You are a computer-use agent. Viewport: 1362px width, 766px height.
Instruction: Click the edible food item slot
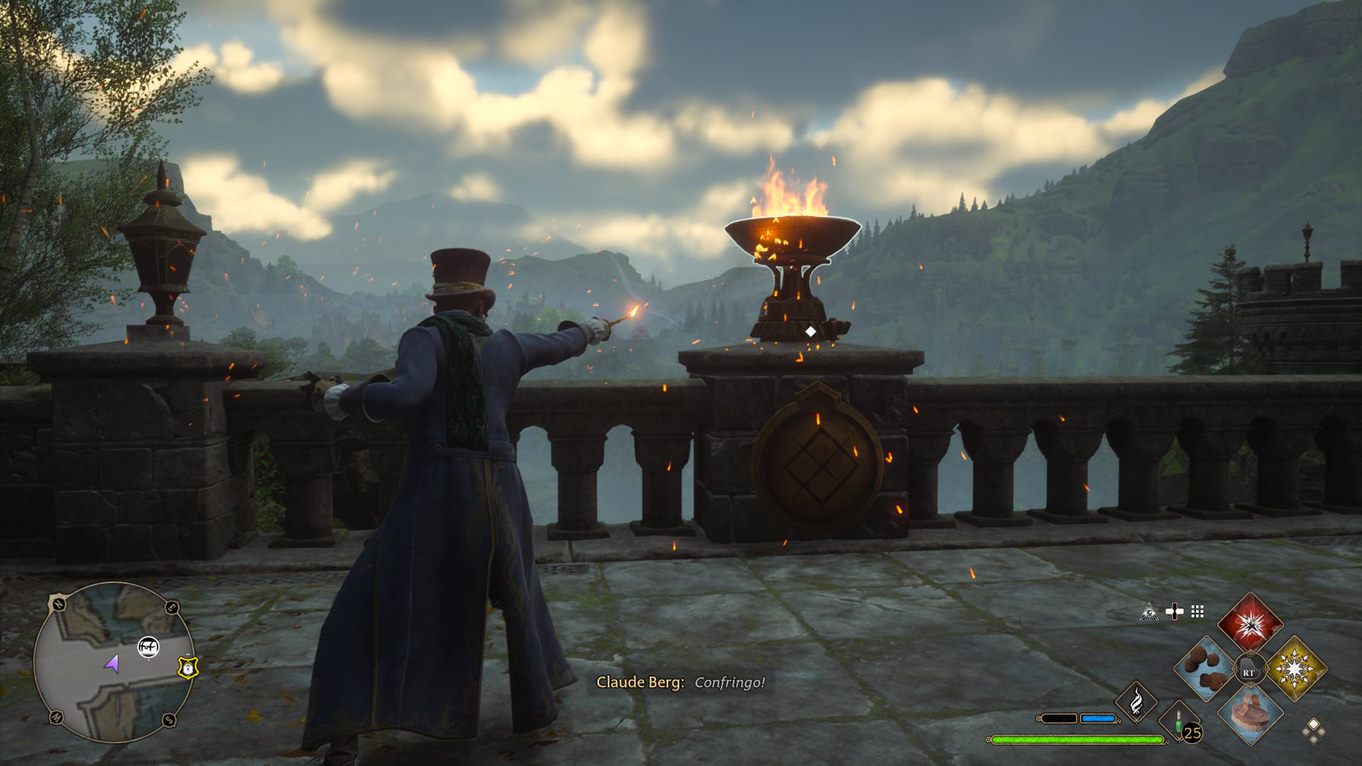click(x=1205, y=667)
